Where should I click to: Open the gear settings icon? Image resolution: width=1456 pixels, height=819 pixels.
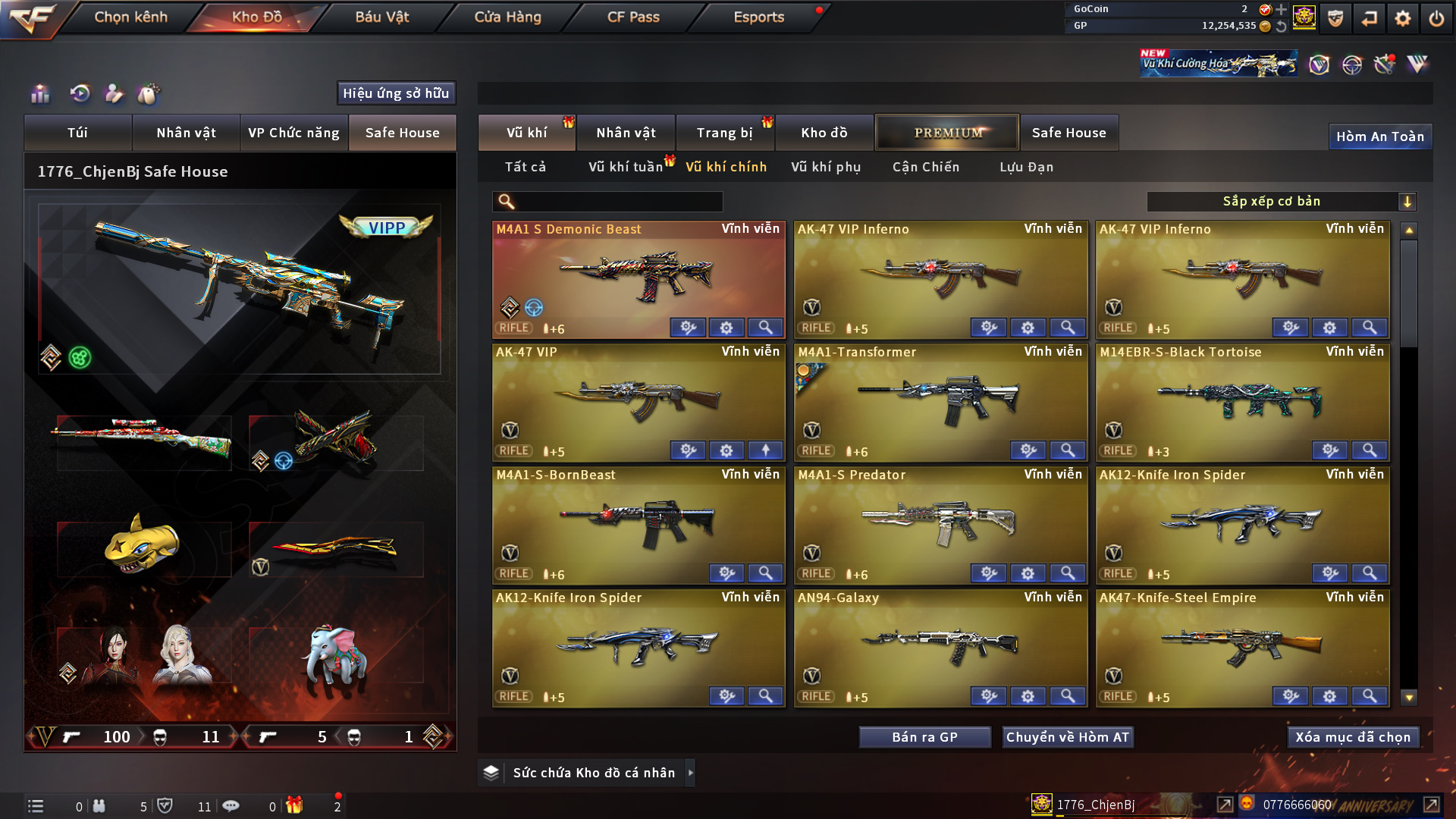click(1403, 18)
